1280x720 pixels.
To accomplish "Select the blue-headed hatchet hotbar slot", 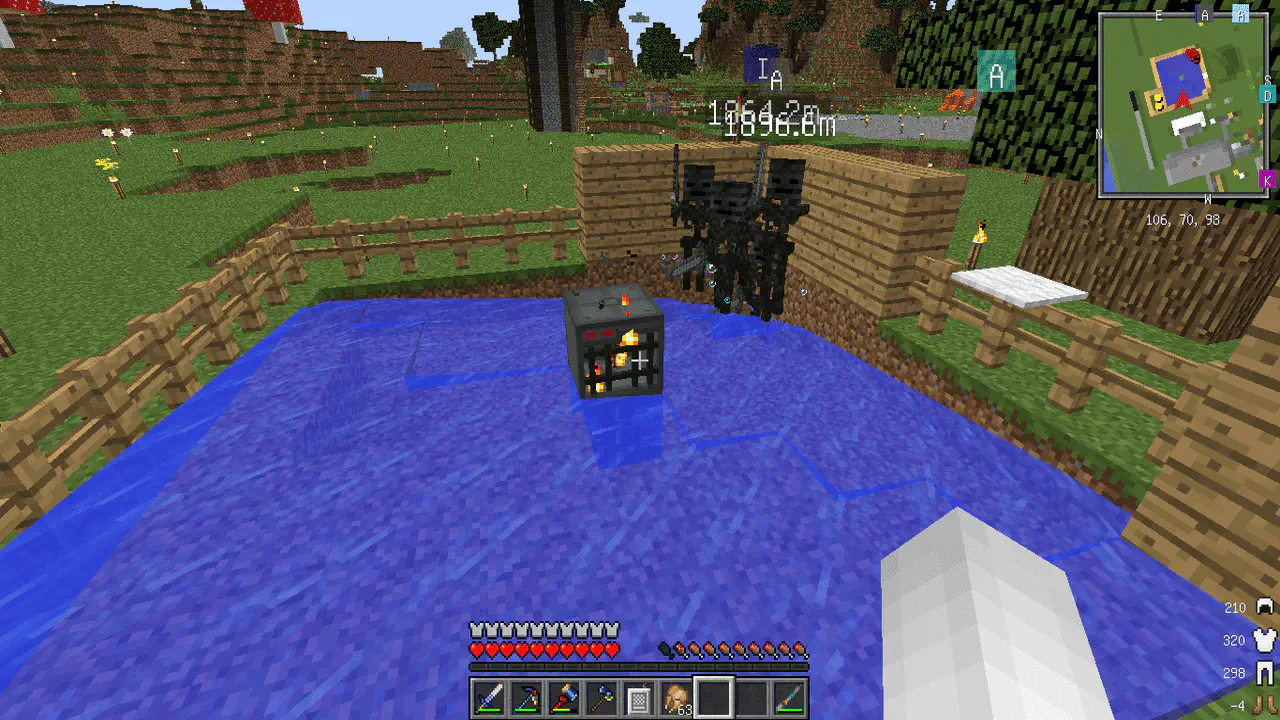I will coord(601,698).
